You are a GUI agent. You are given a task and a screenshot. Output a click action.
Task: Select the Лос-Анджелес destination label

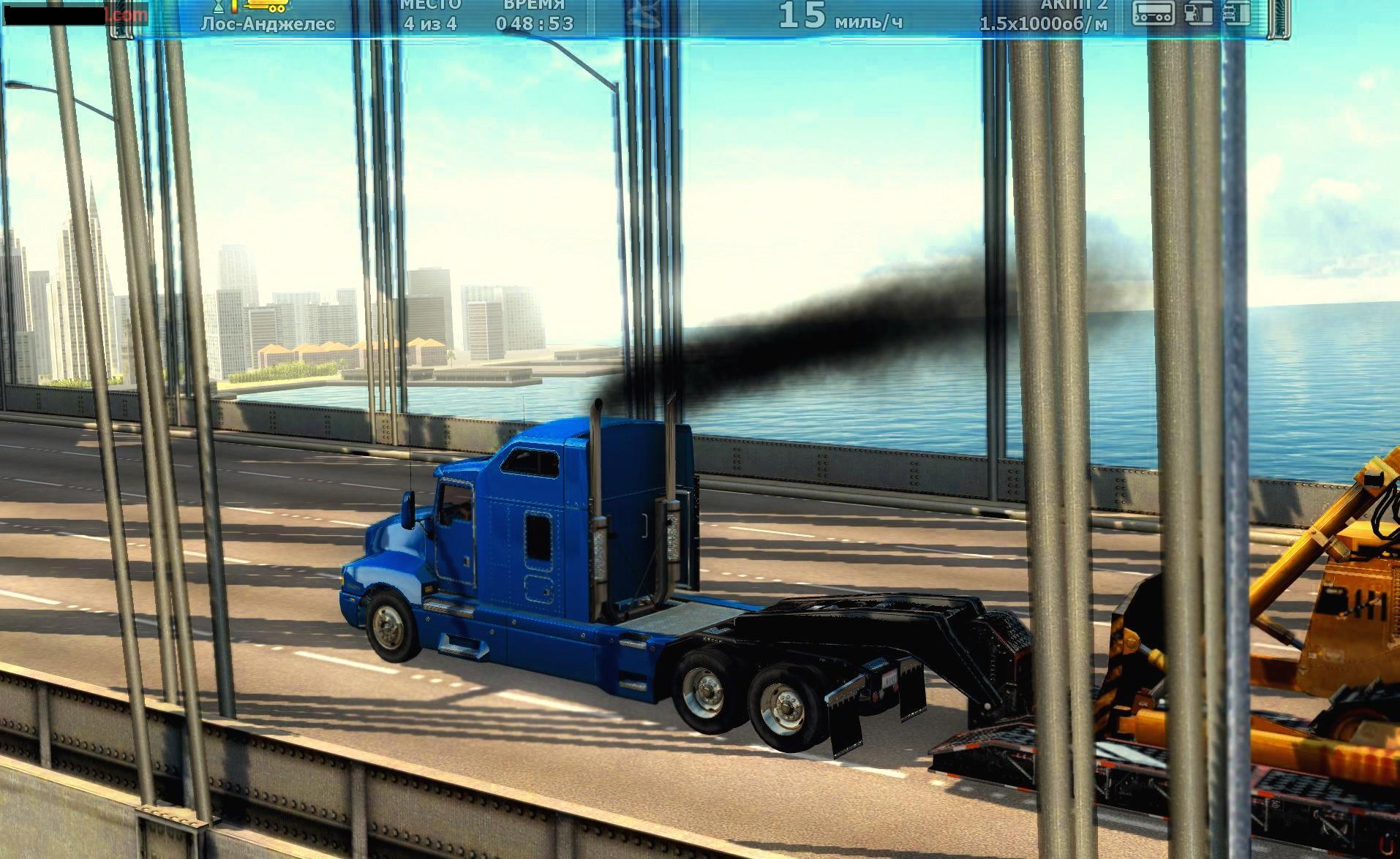tap(268, 24)
